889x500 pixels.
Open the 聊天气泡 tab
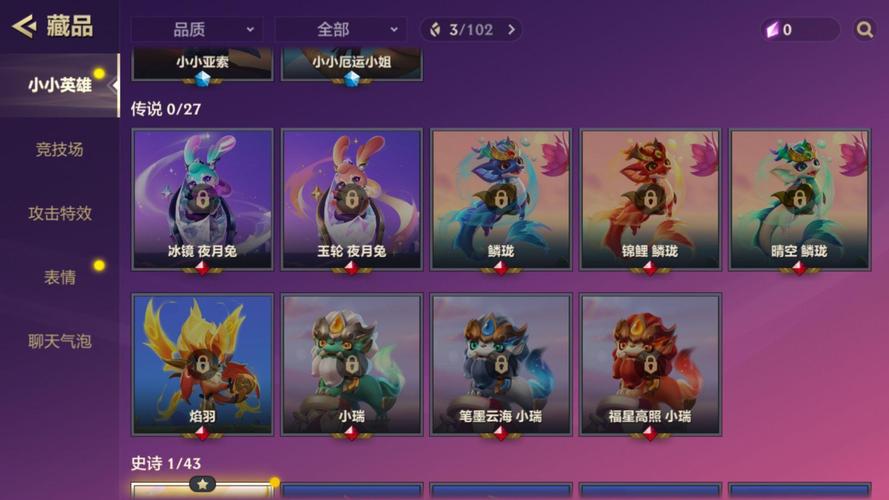point(60,341)
